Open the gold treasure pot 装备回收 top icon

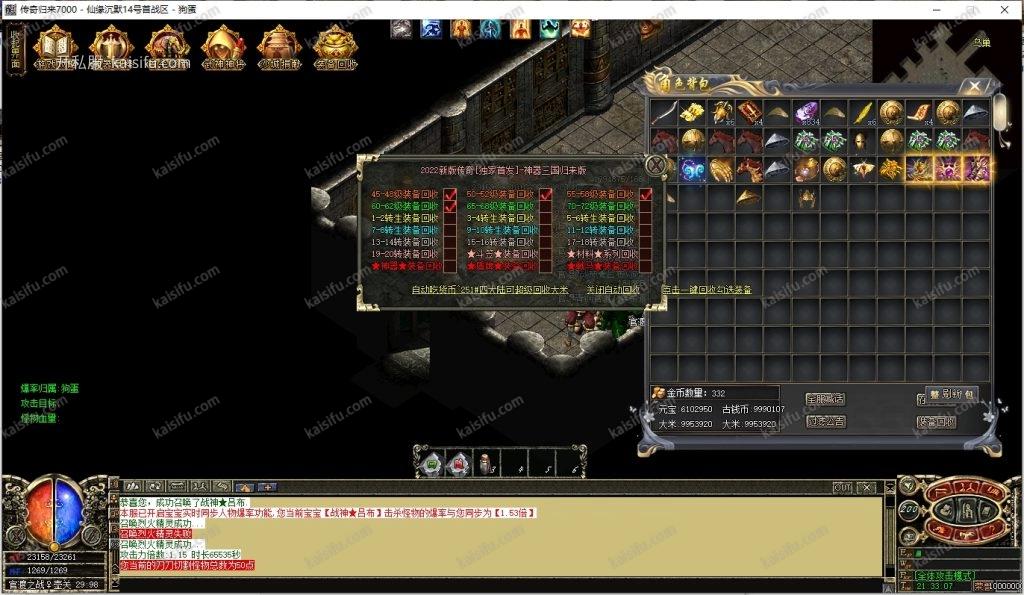click(335, 45)
